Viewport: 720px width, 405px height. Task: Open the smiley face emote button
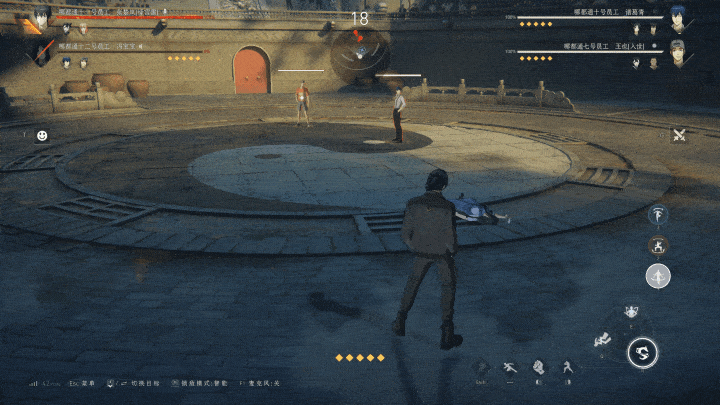[x=42, y=135]
